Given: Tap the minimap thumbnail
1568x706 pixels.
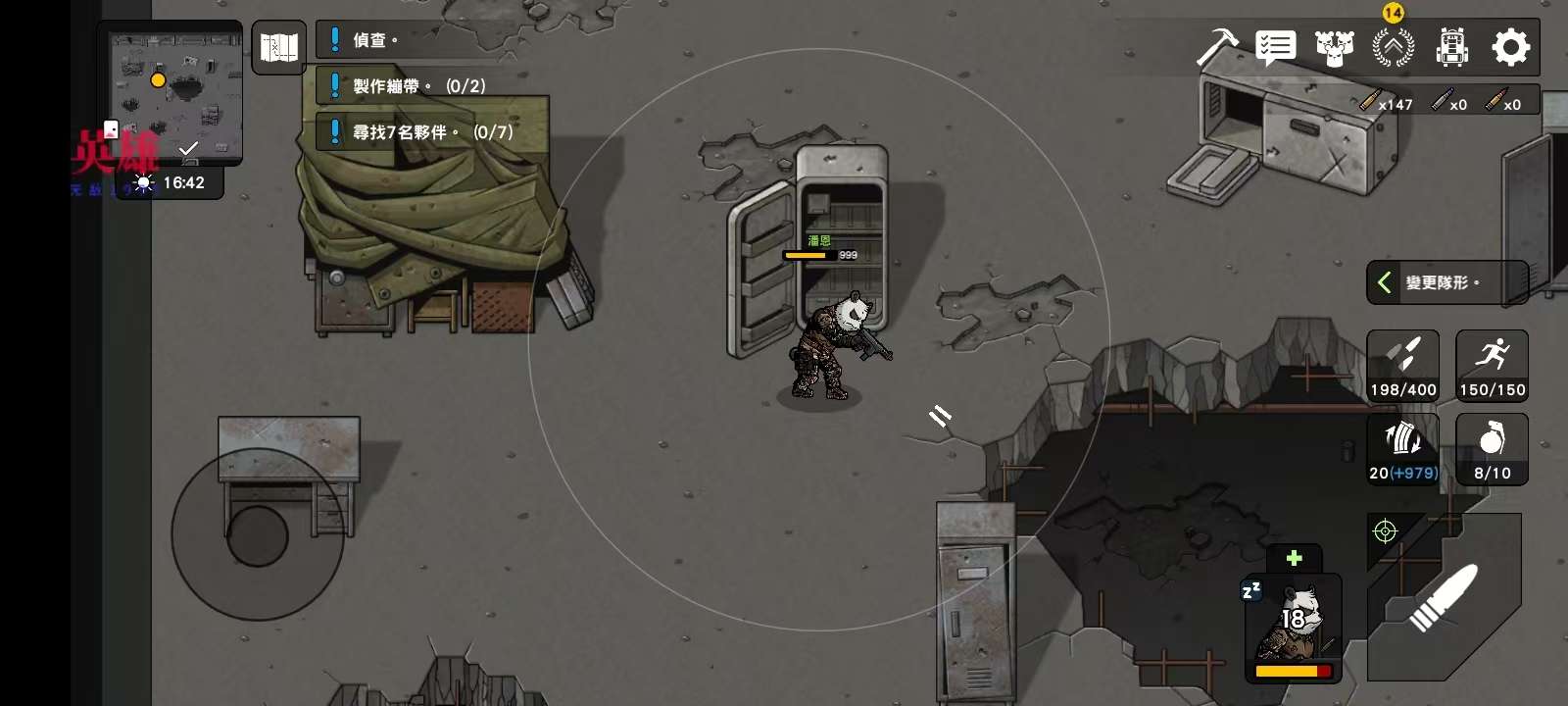Looking at the screenshot, I should coord(176,93).
